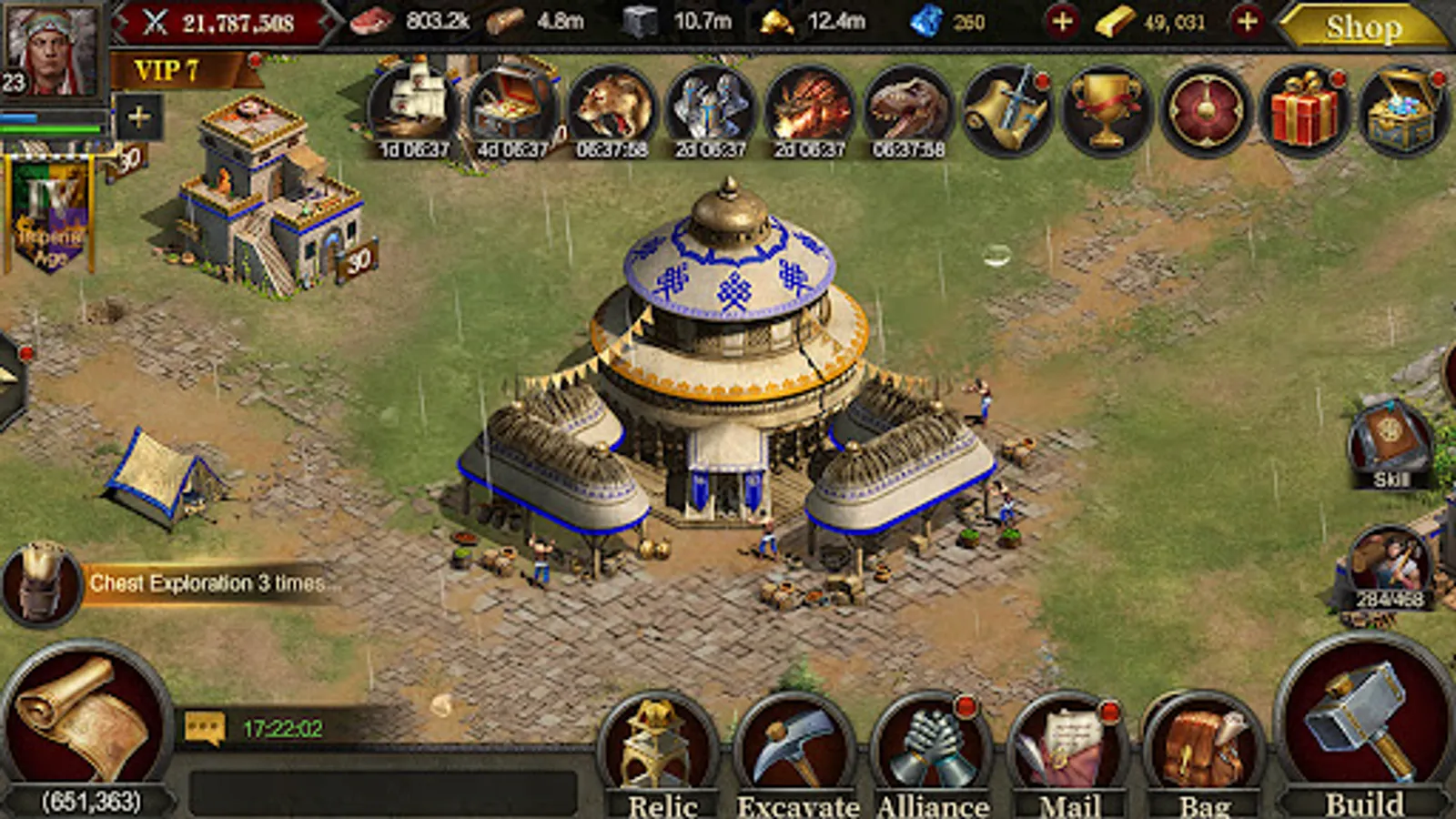Open the chat speech bubble
Viewport: 1456px width, 819px height.
click(x=205, y=728)
